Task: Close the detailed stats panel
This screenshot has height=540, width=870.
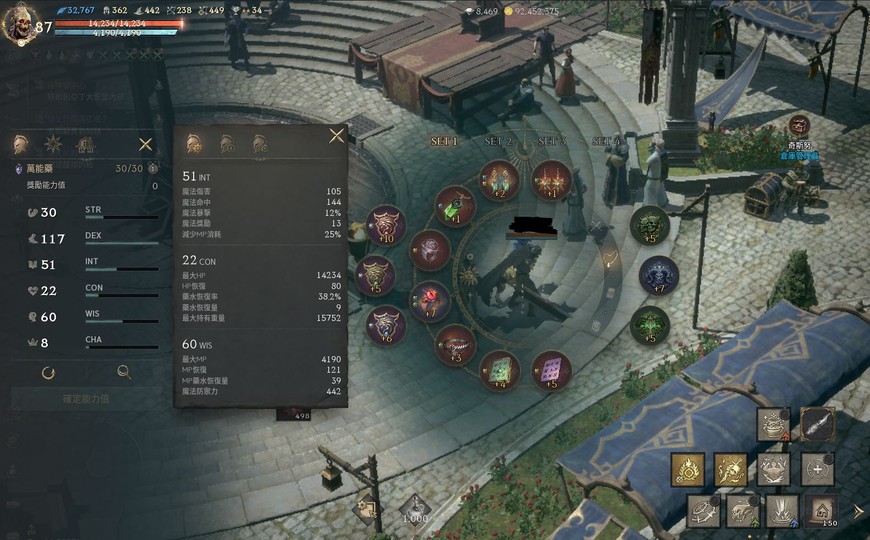Action: click(336, 136)
